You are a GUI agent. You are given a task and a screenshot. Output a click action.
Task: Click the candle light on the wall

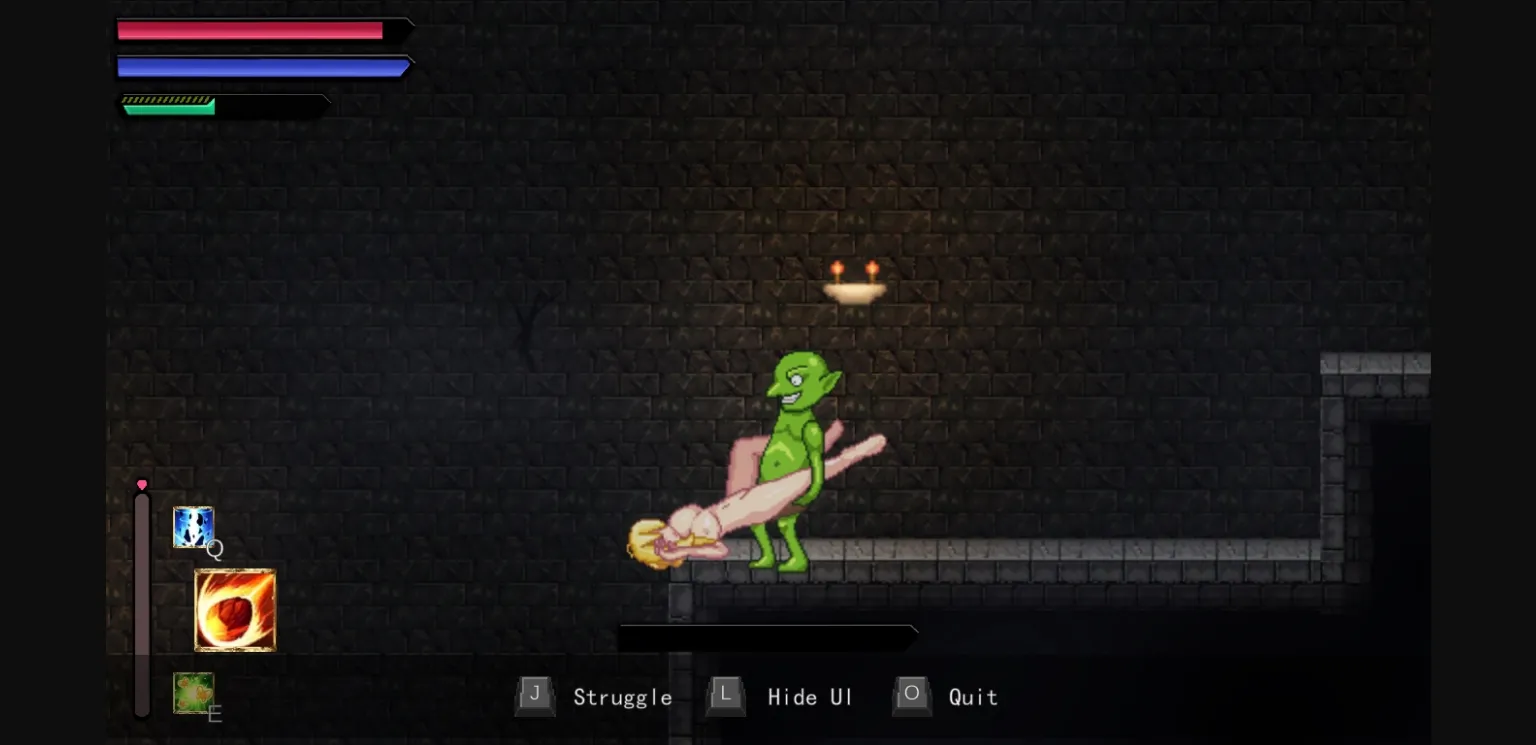[x=855, y=283]
